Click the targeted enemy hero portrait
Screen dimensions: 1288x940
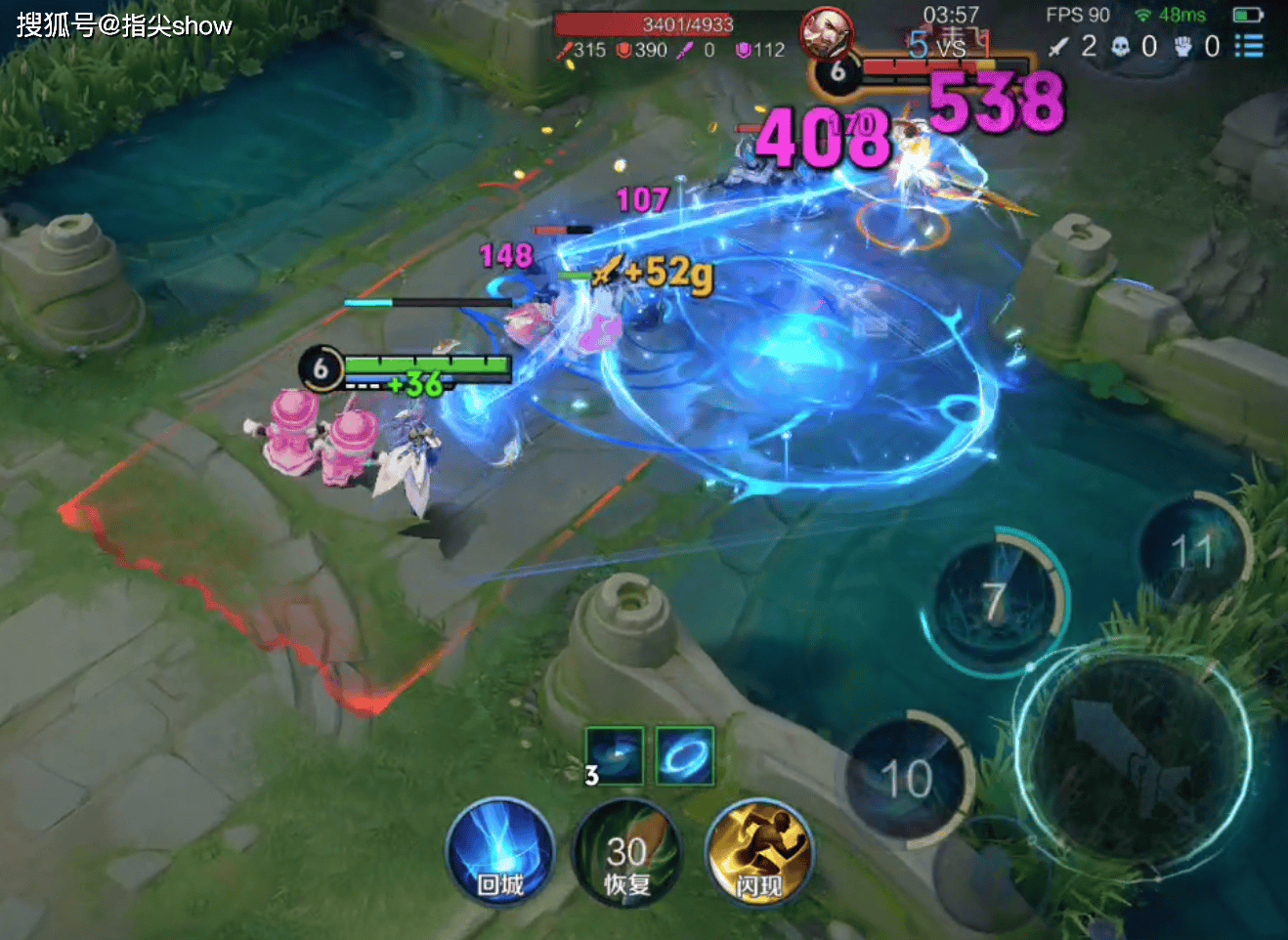point(826,32)
